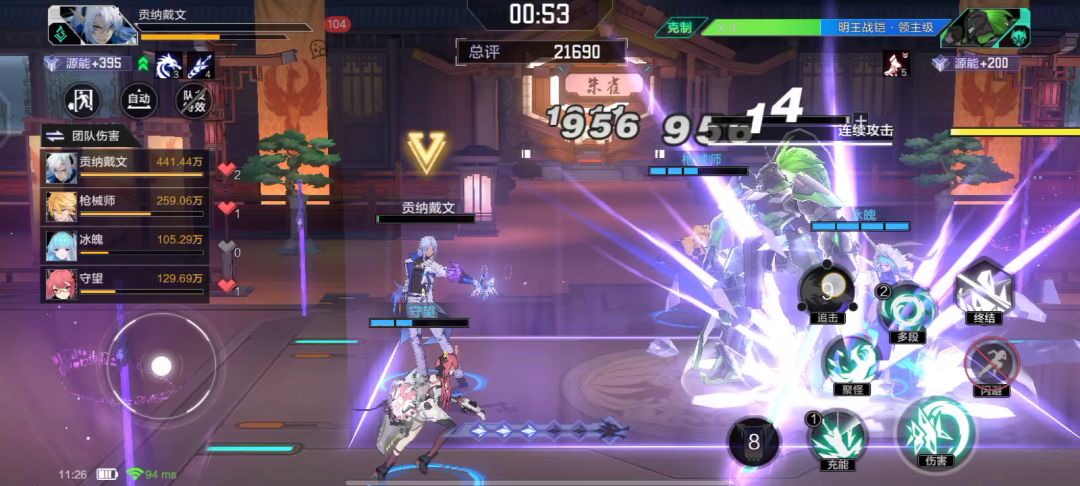
Task: Tap the 闪避 dodge button
Action: click(x=991, y=363)
